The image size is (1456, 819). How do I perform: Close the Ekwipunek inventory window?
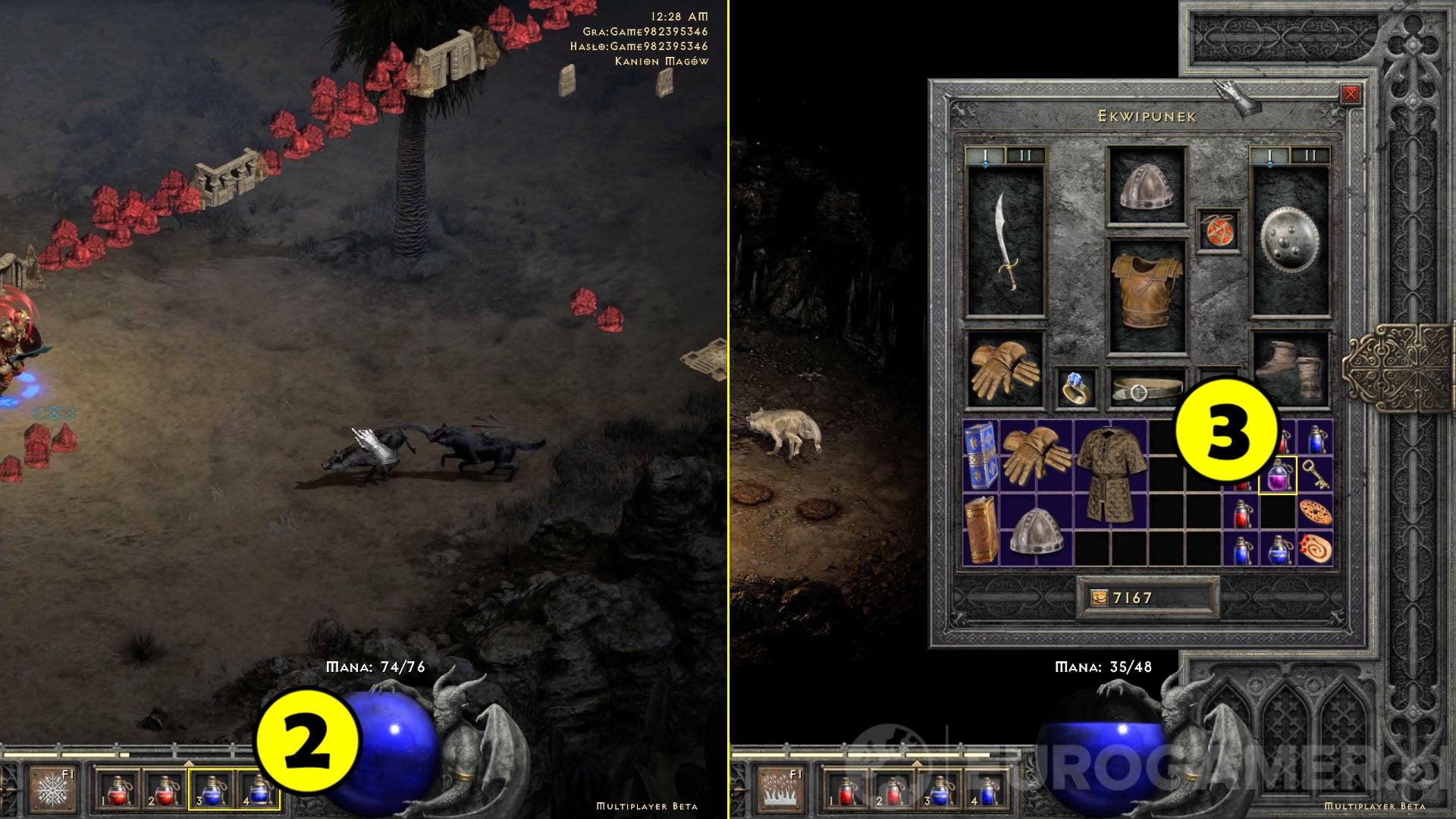click(1351, 94)
